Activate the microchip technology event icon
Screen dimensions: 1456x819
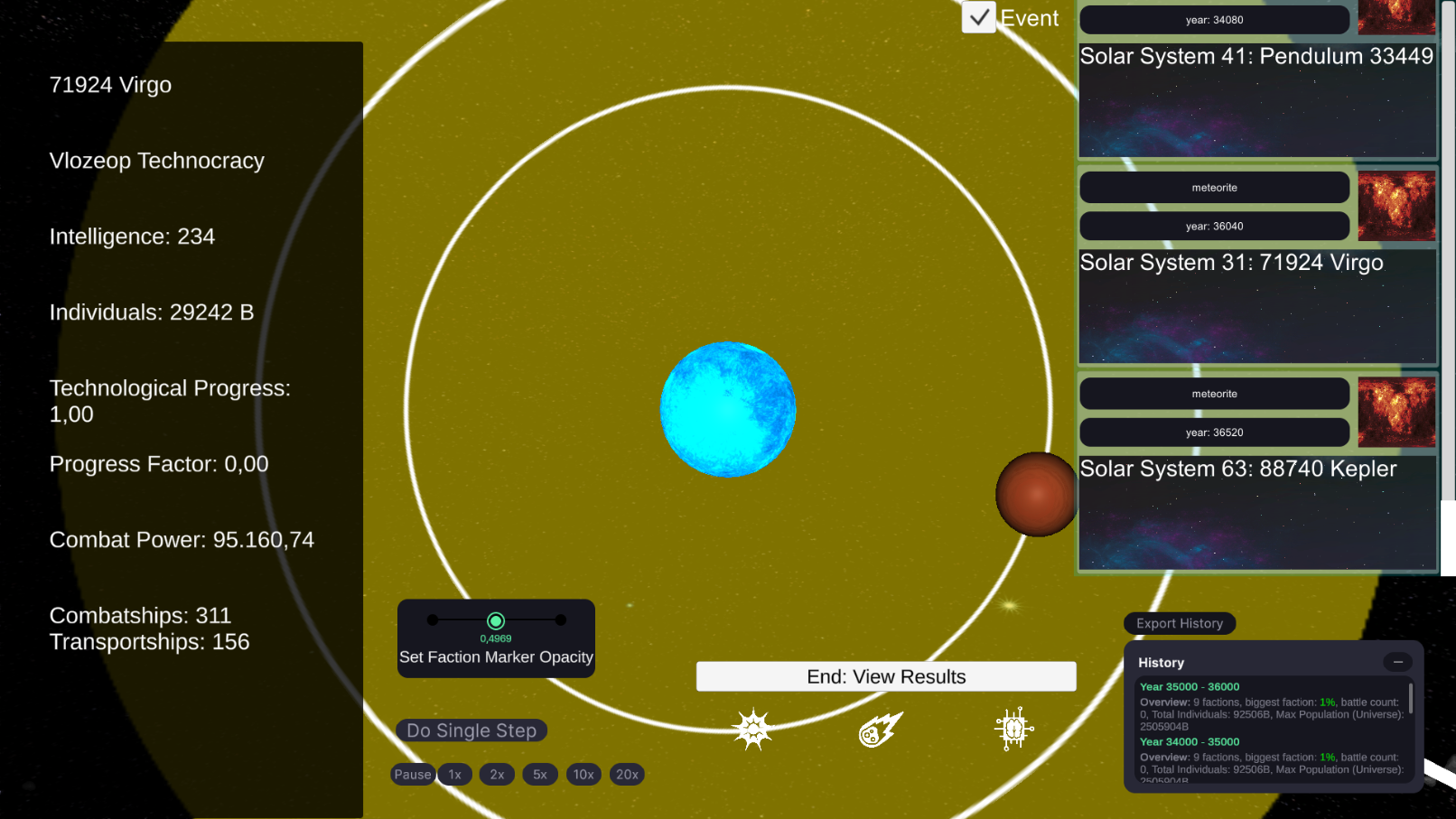[1013, 729]
